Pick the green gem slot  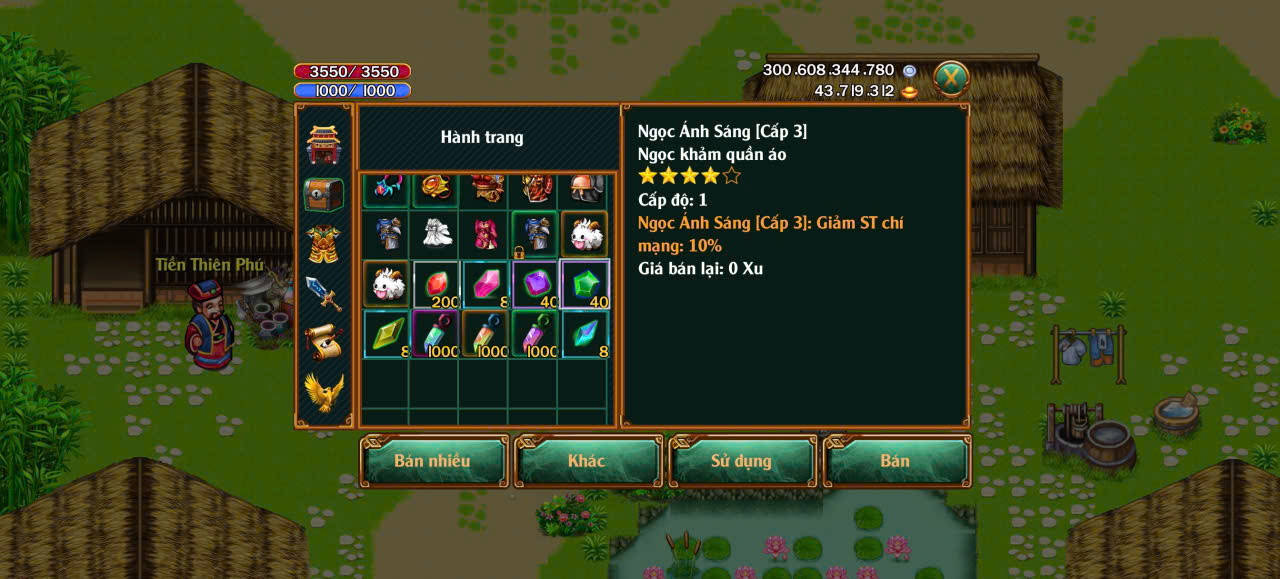585,285
